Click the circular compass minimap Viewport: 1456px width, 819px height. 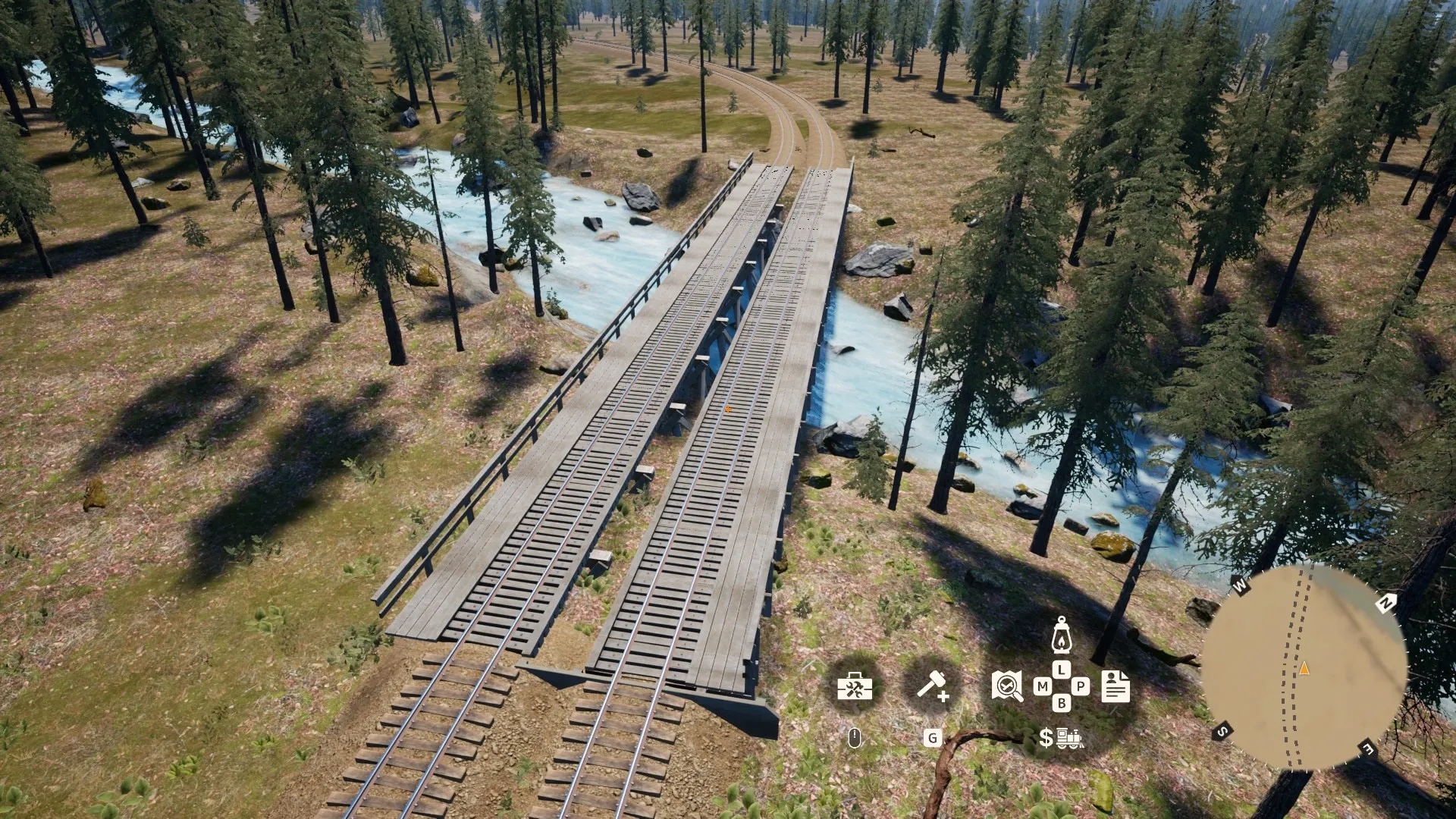click(1304, 668)
